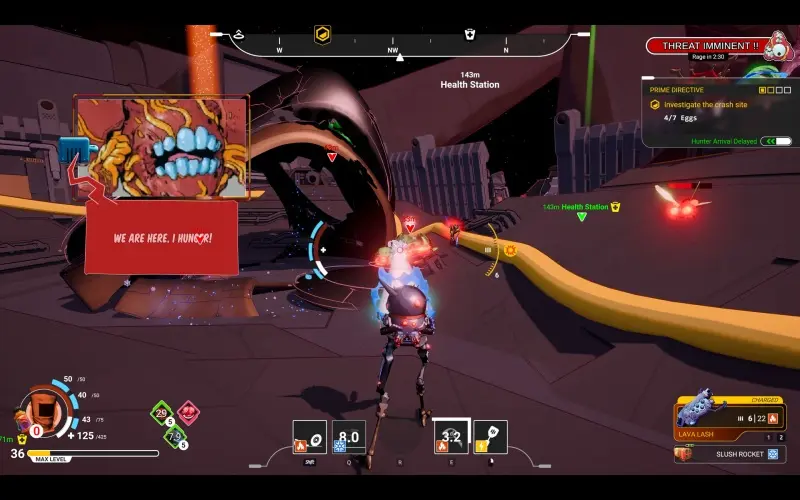Click the Health Station marker on compass
This screenshot has width=800, height=500.
470,35
